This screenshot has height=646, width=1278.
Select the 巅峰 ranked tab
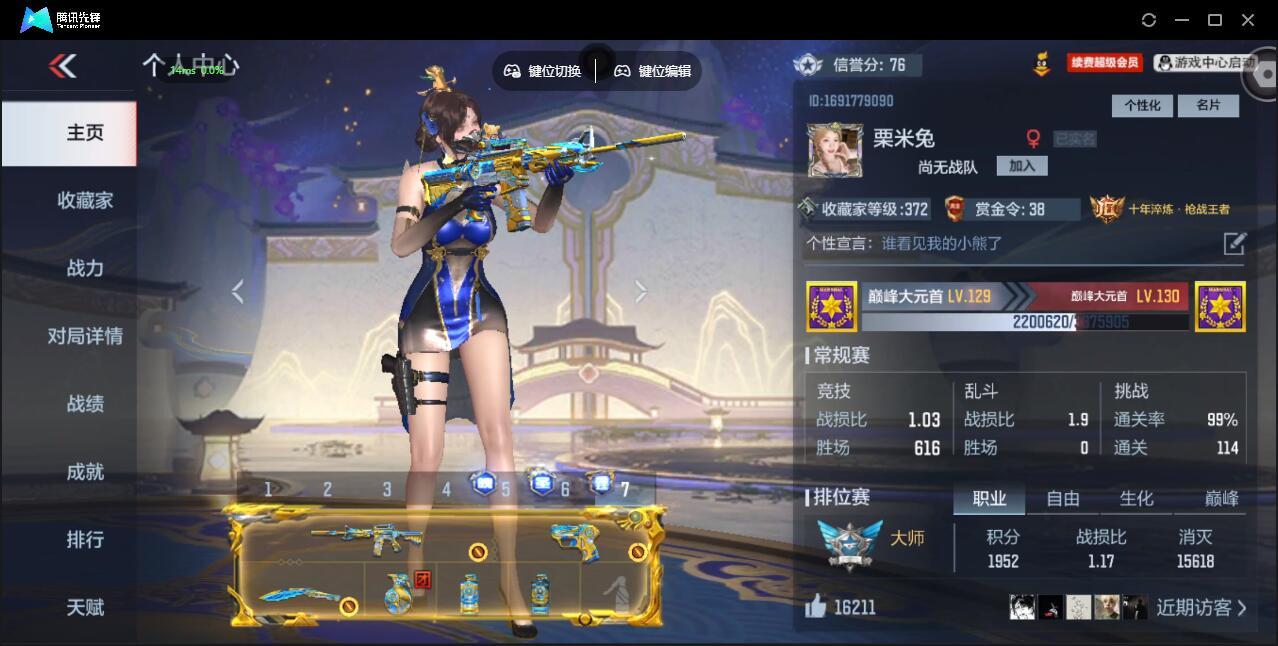(1221, 498)
